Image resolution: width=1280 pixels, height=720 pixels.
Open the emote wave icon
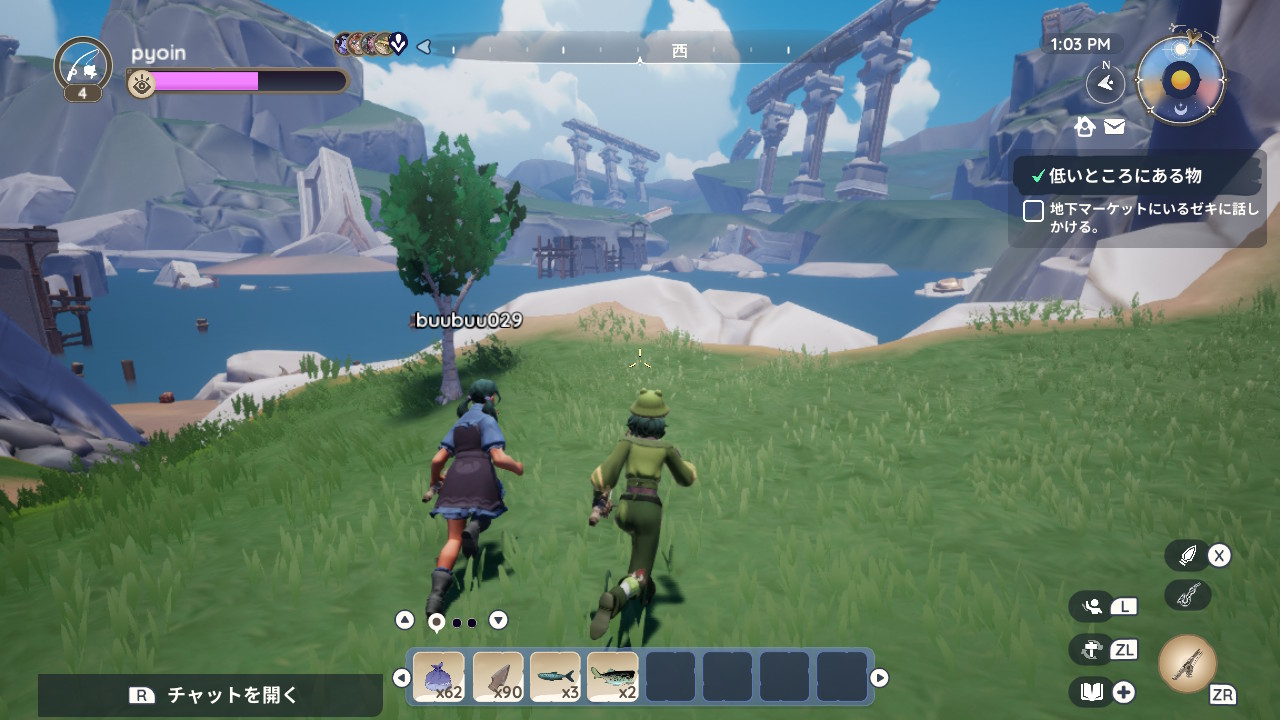(x=1092, y=605)
